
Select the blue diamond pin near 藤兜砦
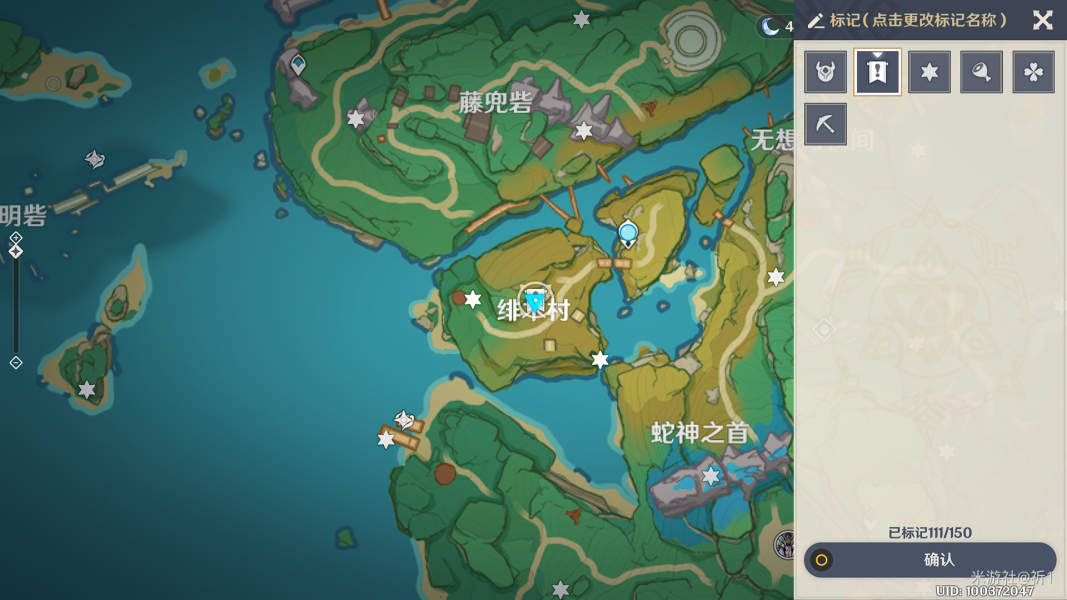[298, 66]
